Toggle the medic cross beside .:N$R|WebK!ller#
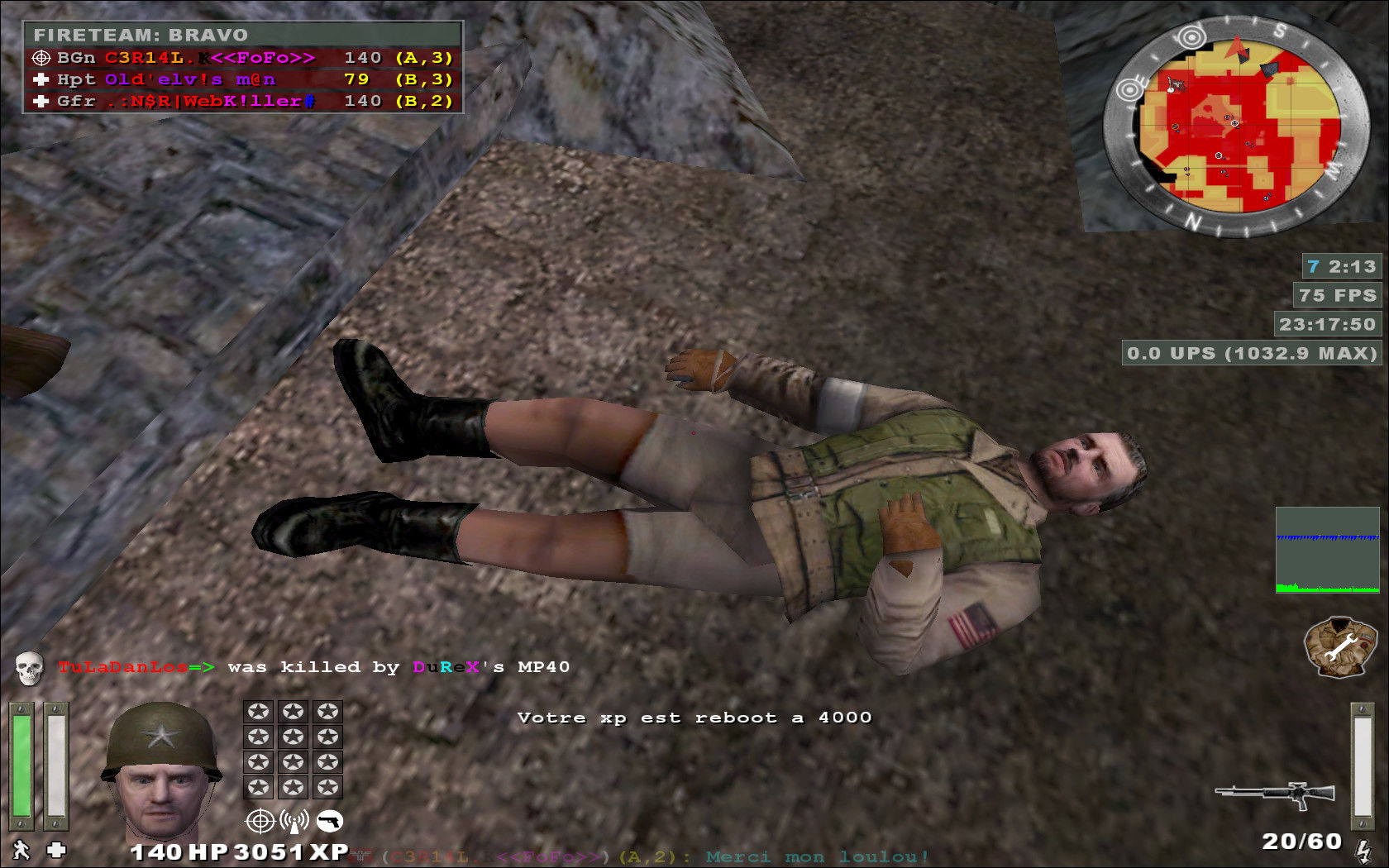Image resolution: width=1389 pixels, height=868 pixels. [40, 102]
